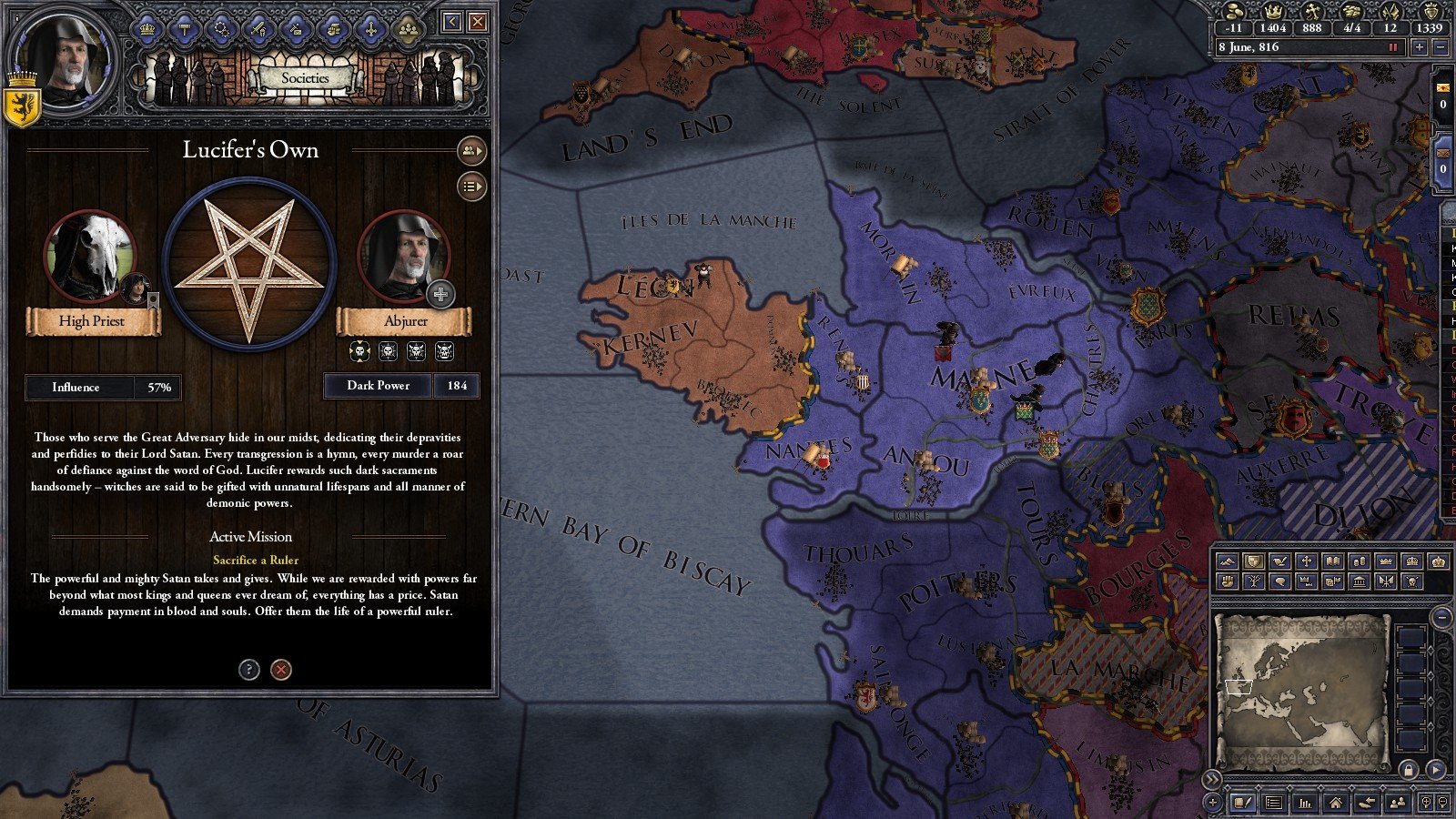1456x819 pixels.
Task: Show society members list button
Action: coord(471,150)
